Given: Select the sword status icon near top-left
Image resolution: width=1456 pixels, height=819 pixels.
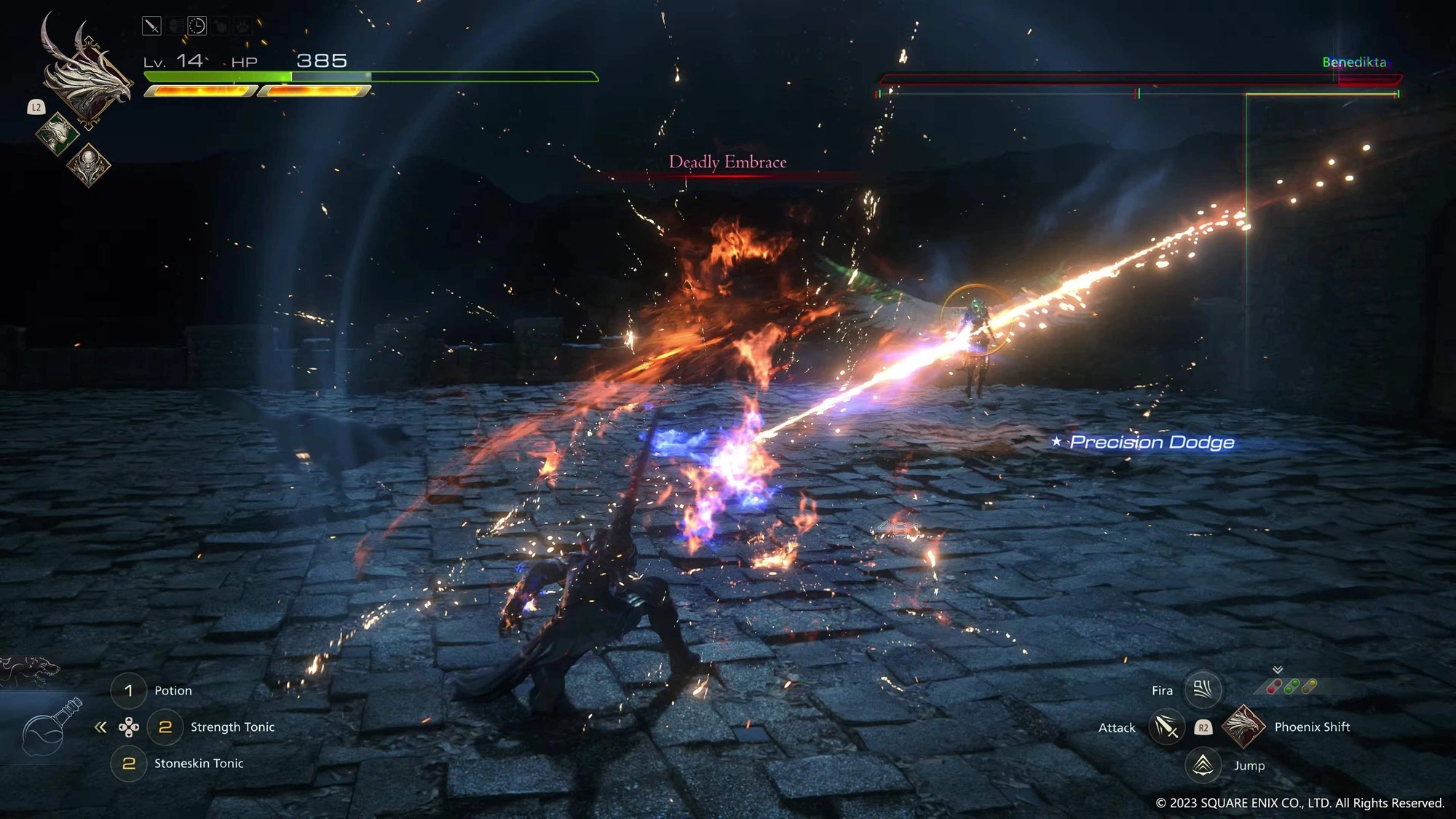Looking at the screenshot, I should [151, 25].
